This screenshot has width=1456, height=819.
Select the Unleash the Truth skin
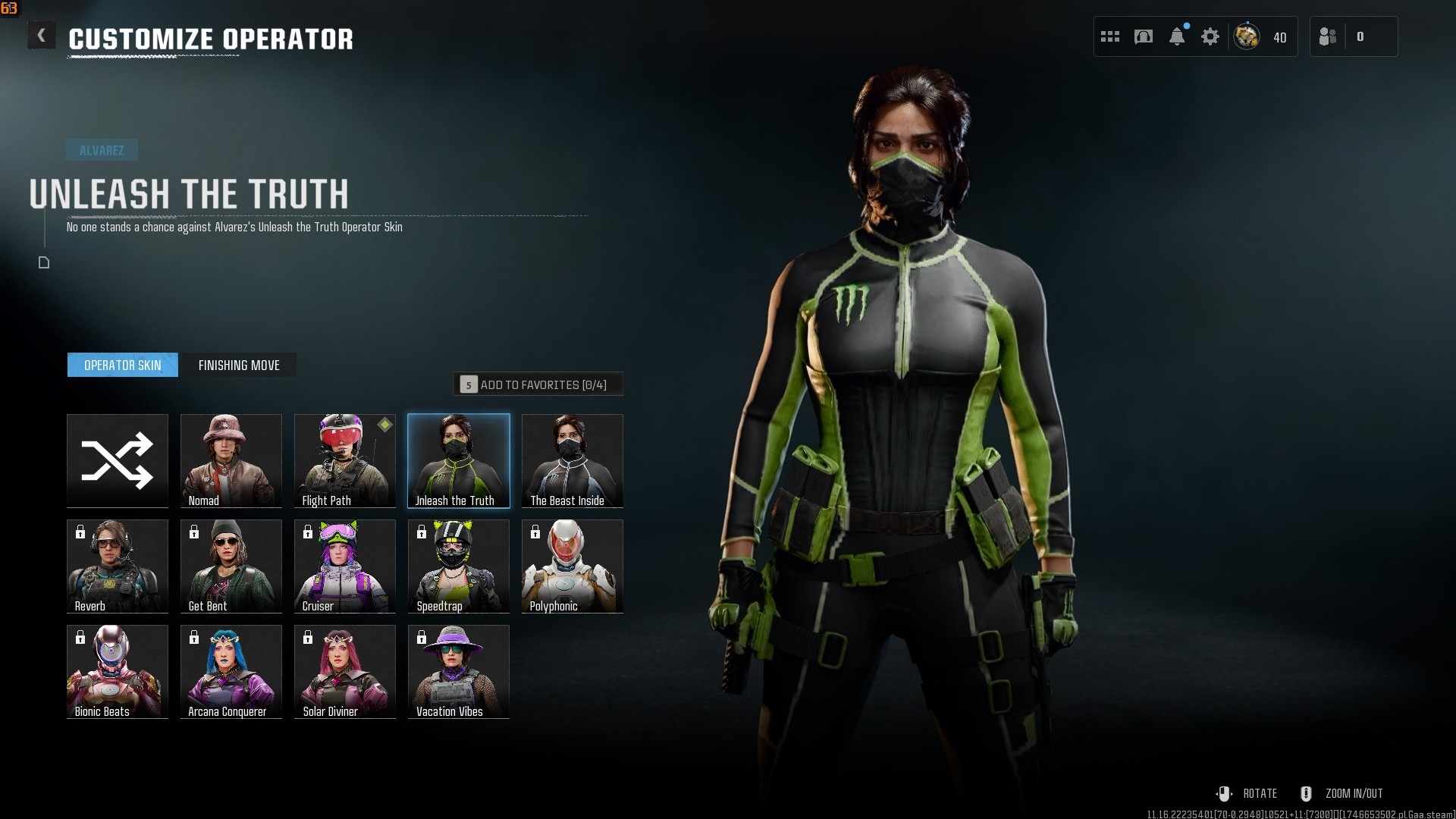click(x=459, y=460)
